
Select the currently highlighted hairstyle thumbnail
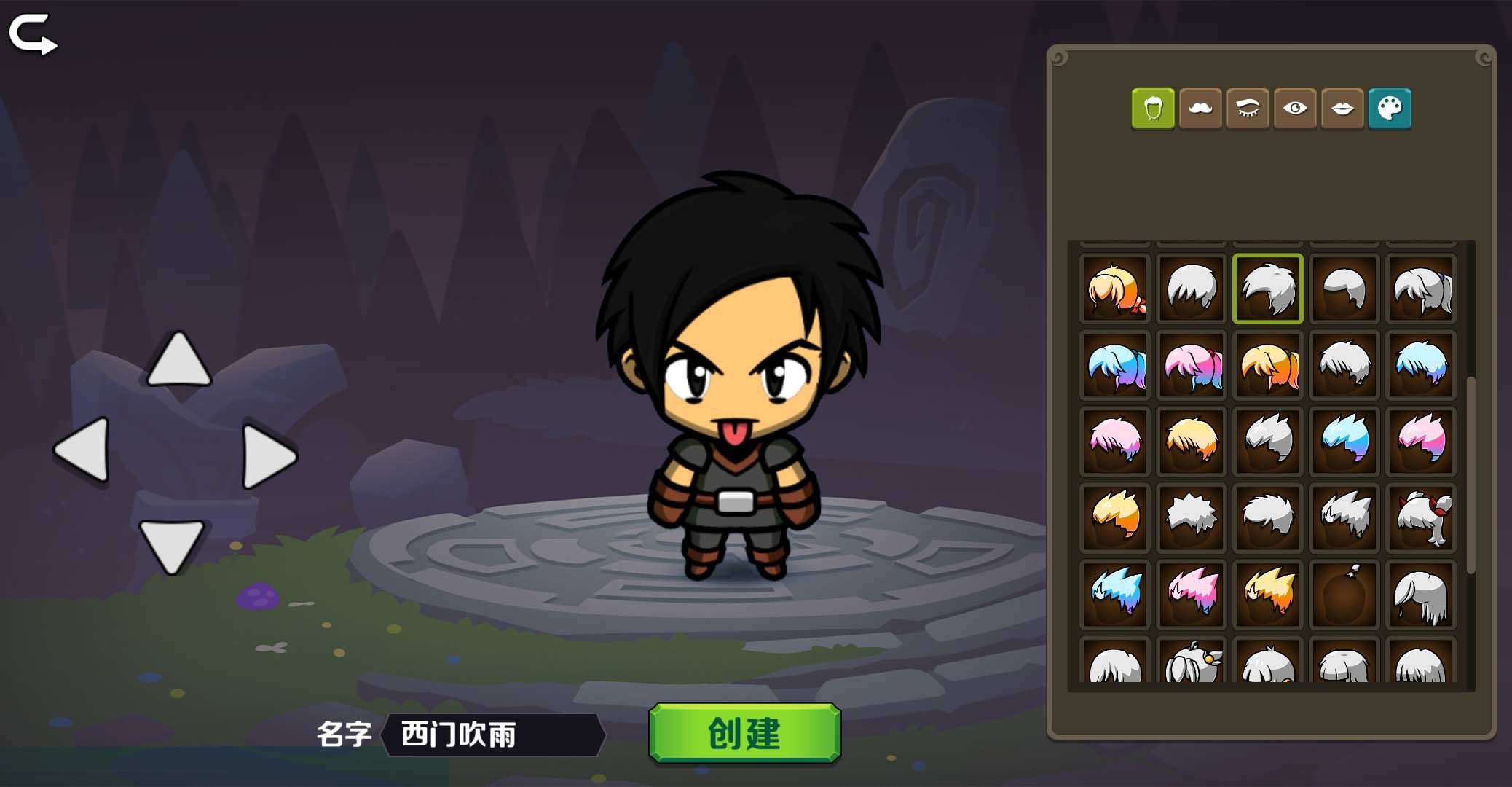tap(1267, 289)
